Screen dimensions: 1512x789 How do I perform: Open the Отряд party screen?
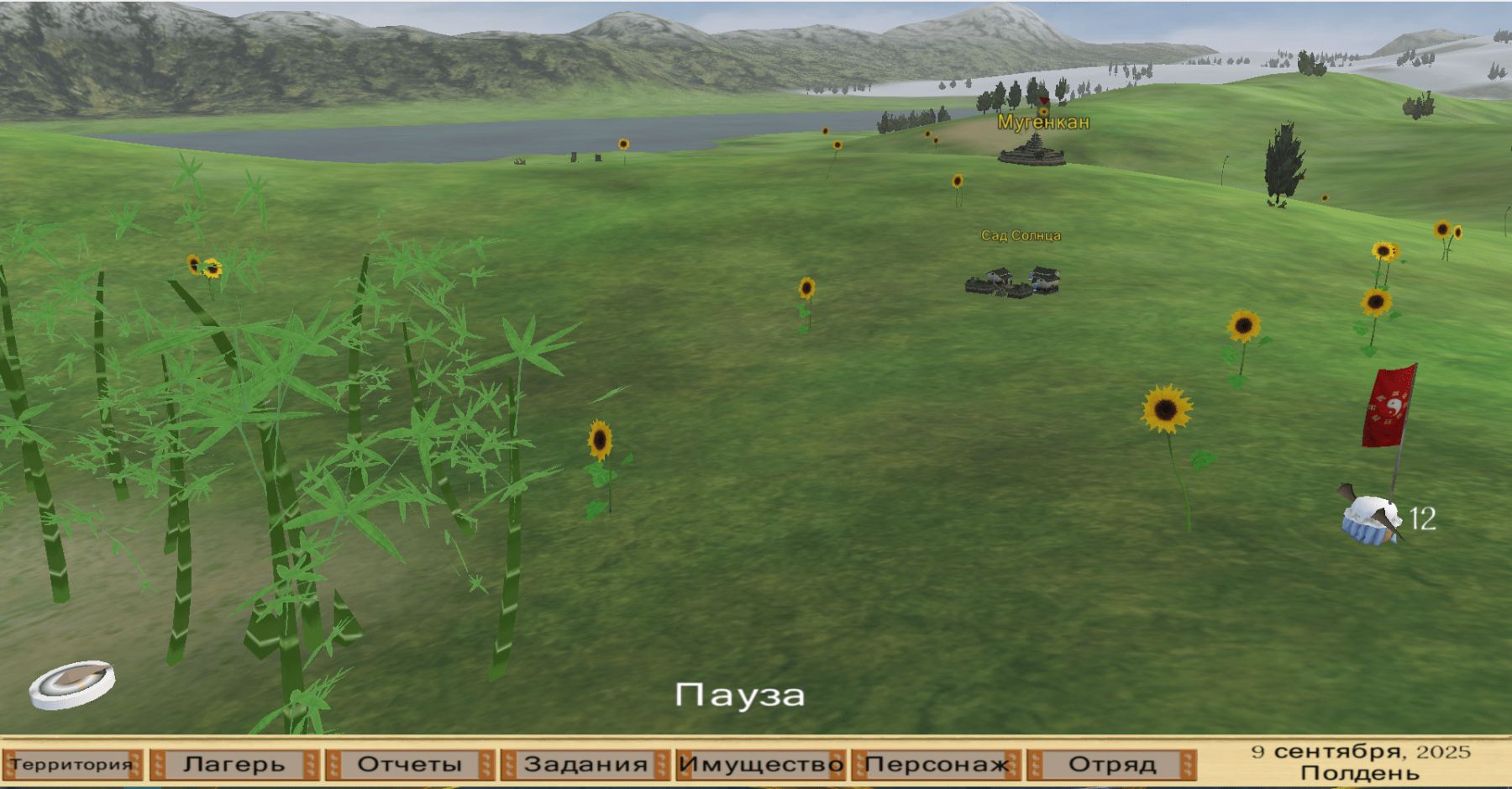pyautogui.click(x=1112, y=765)
